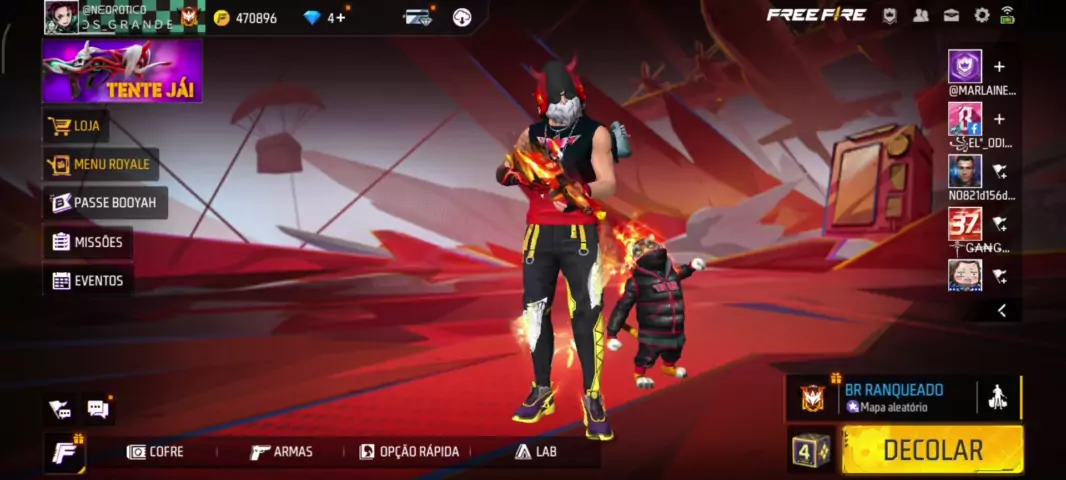Open the COFRE vault
The image size is (1066, 480).
pyautogui.click(x=156, y=452)
